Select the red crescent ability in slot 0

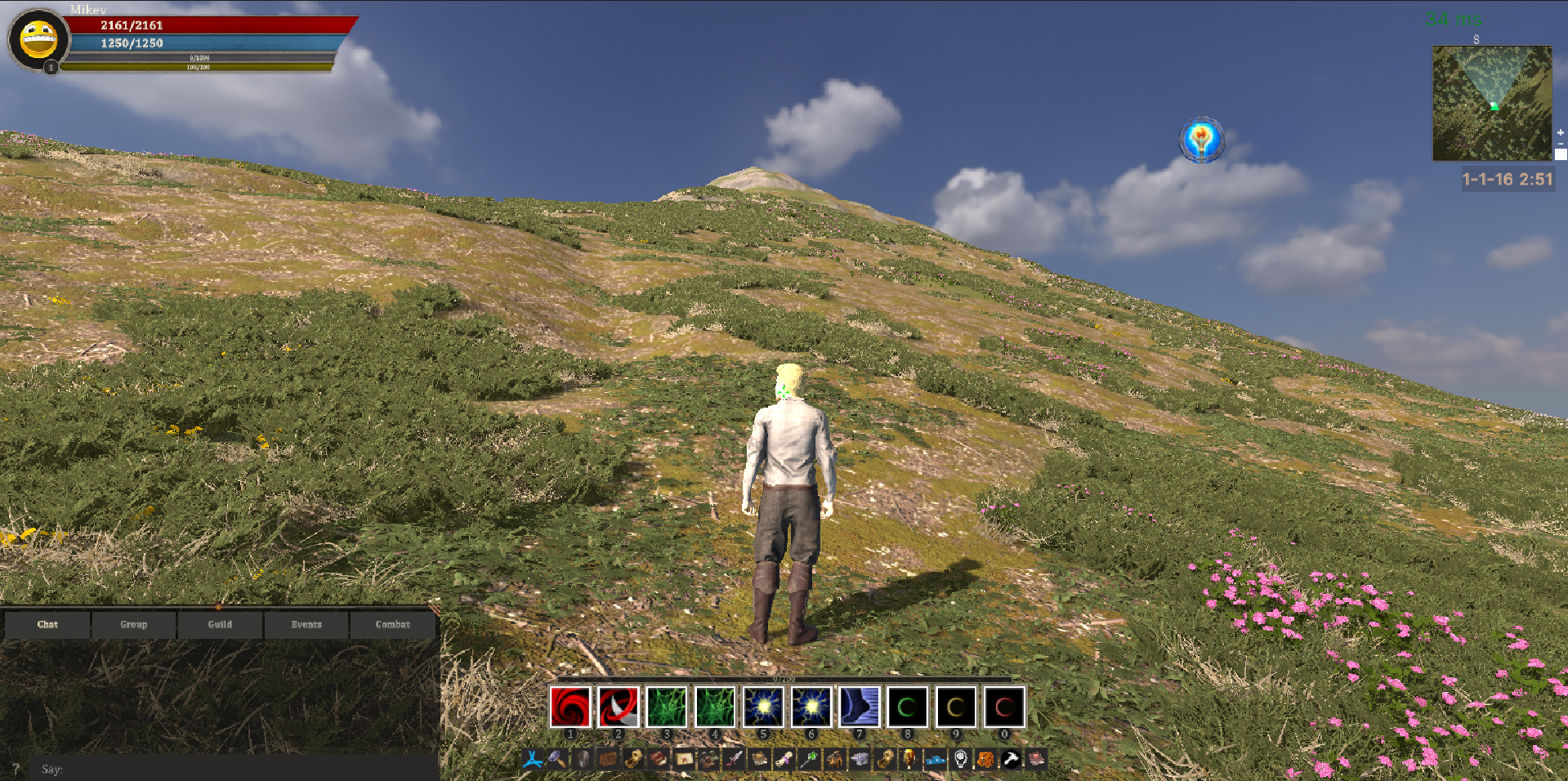[1004, 707]
